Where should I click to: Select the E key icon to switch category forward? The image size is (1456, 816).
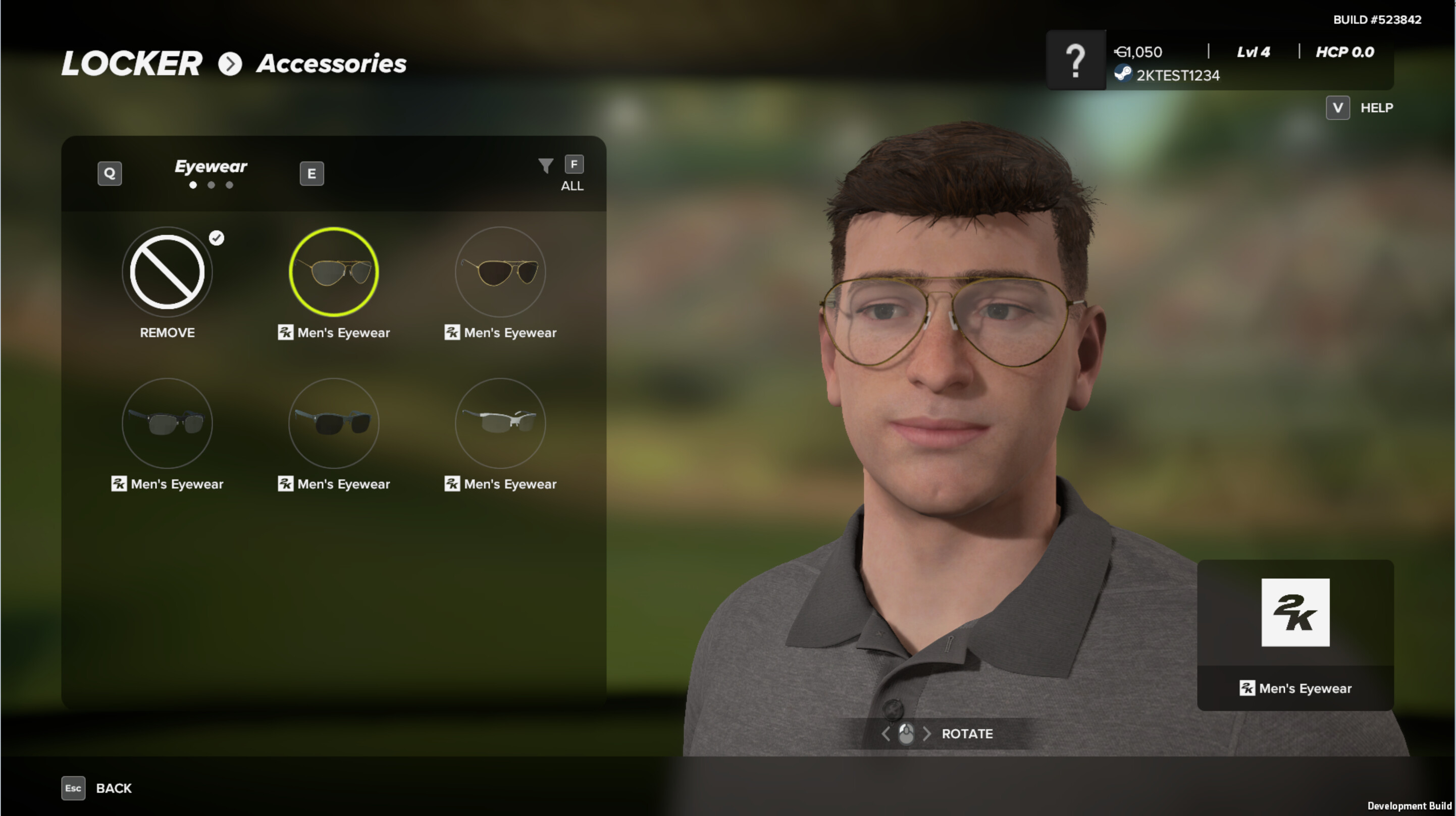coord(311,174)
